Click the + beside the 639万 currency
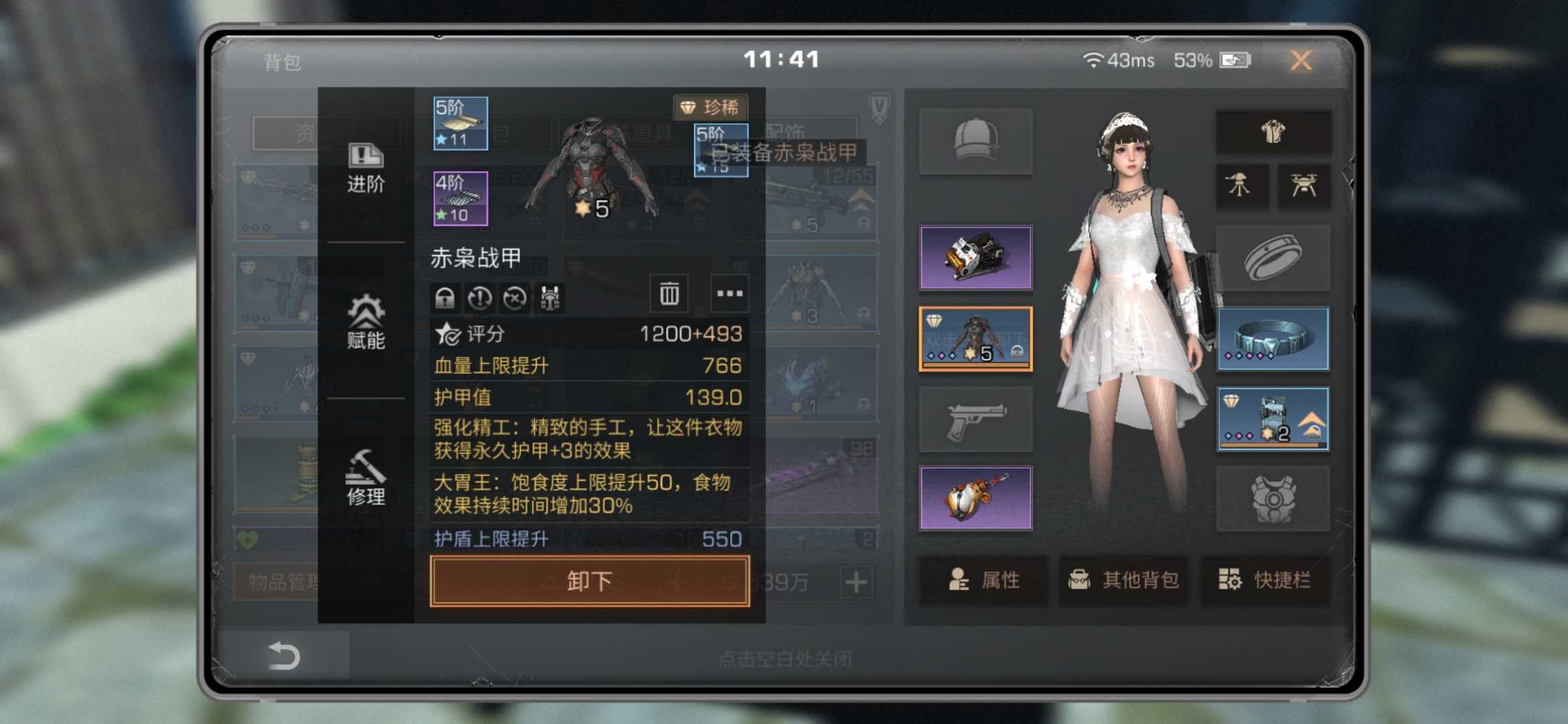Image resolution: width=1568 pixels, height=724 pixels. tap(858, 583)
